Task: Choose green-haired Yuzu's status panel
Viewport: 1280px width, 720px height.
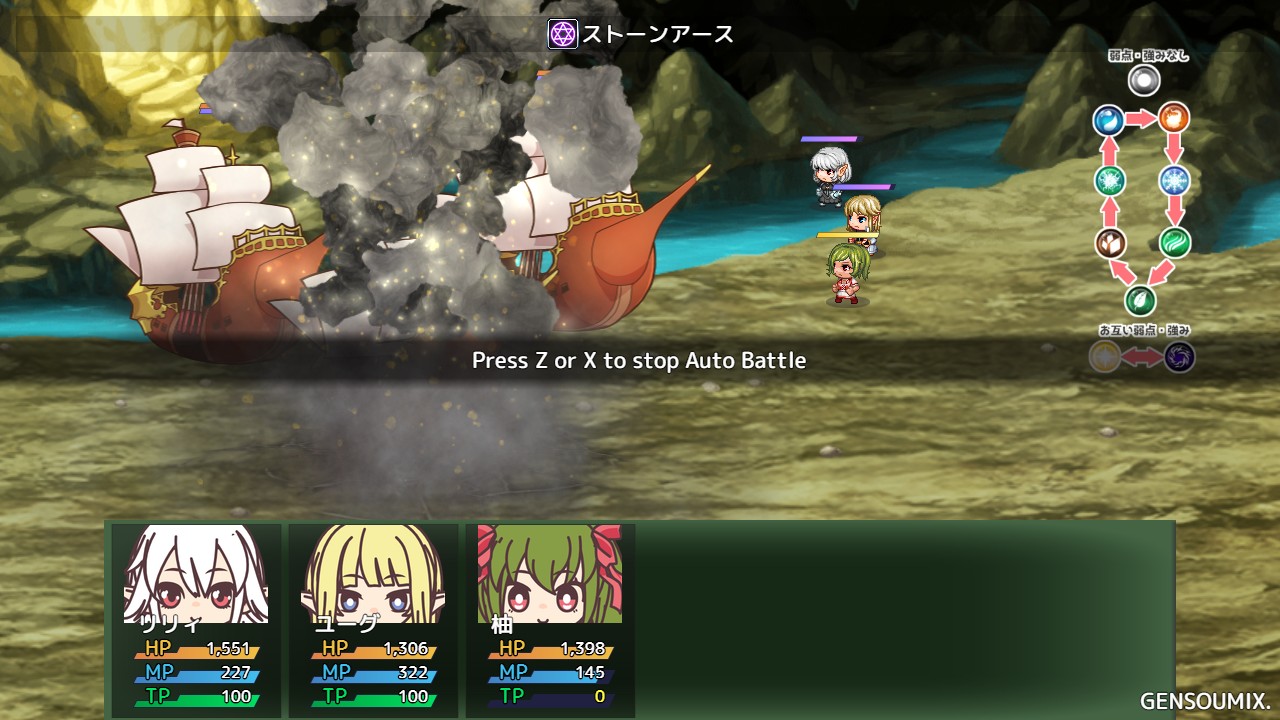Action: [x=550, y=619]
